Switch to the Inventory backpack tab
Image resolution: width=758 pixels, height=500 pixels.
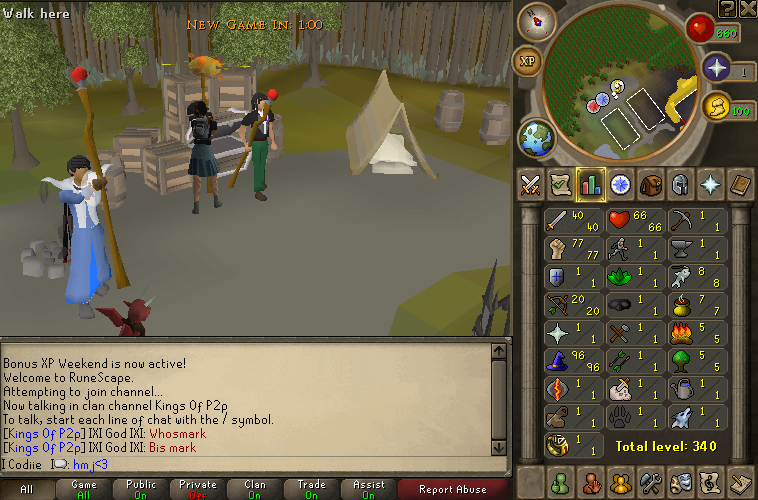[x=651, y=185]
